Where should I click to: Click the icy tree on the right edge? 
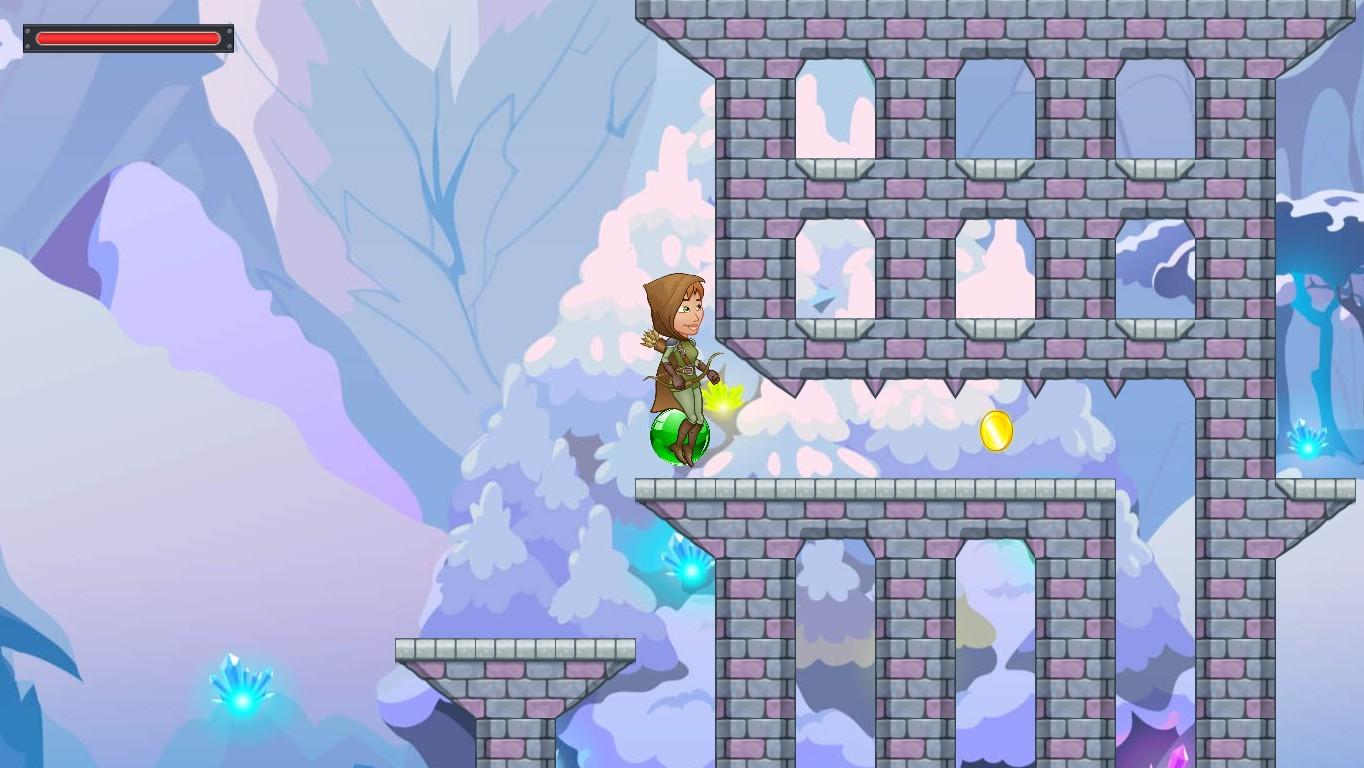coord(1320,280)
